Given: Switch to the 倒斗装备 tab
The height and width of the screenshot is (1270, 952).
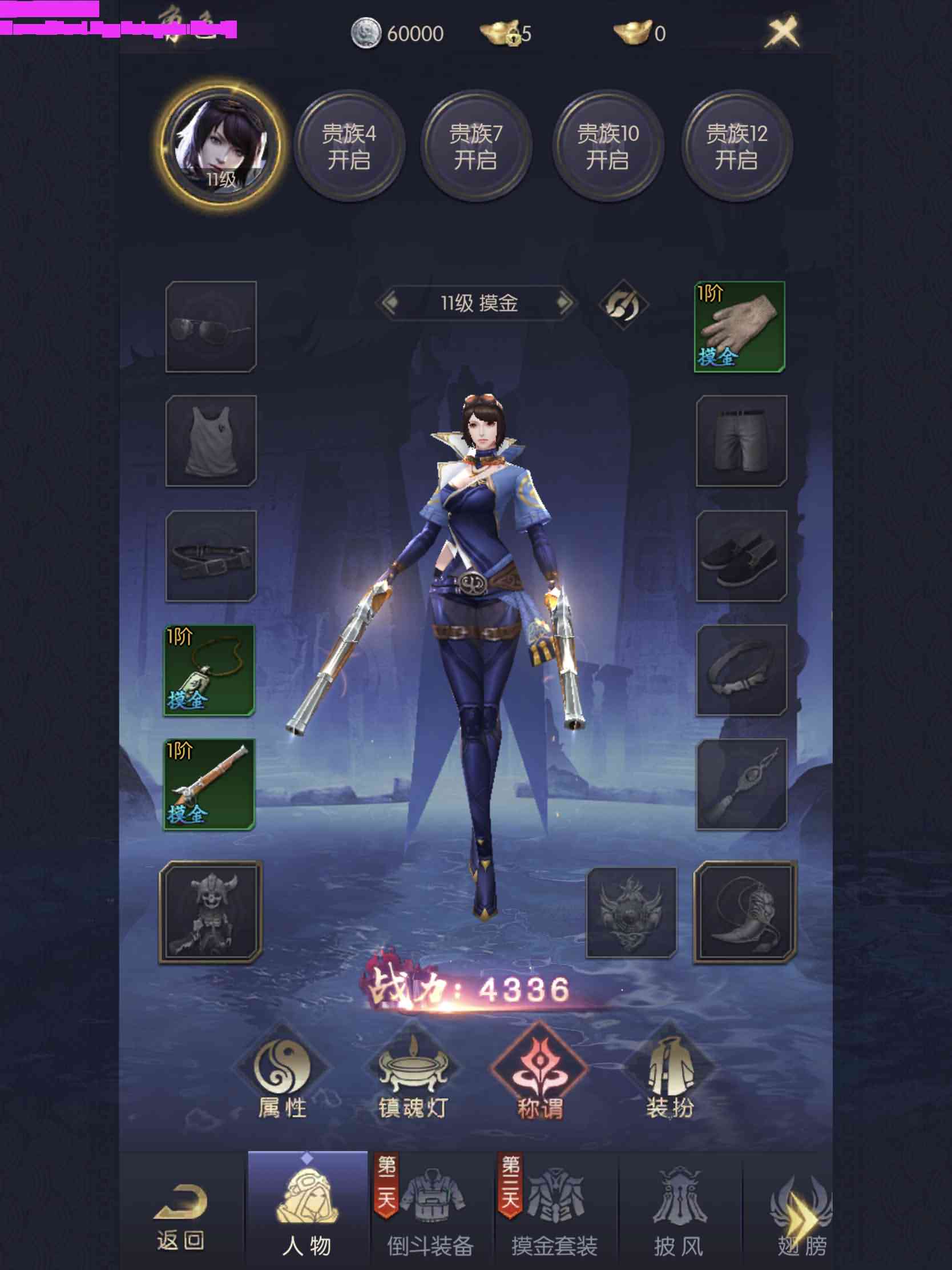Looking at the screenshot, I should coord(430,1211).
